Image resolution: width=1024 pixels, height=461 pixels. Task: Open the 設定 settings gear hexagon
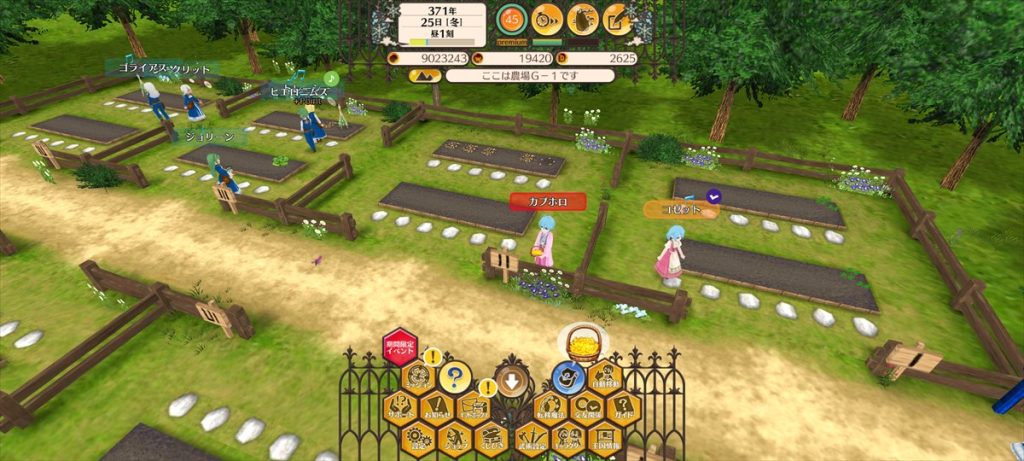(x=419, y=436)
